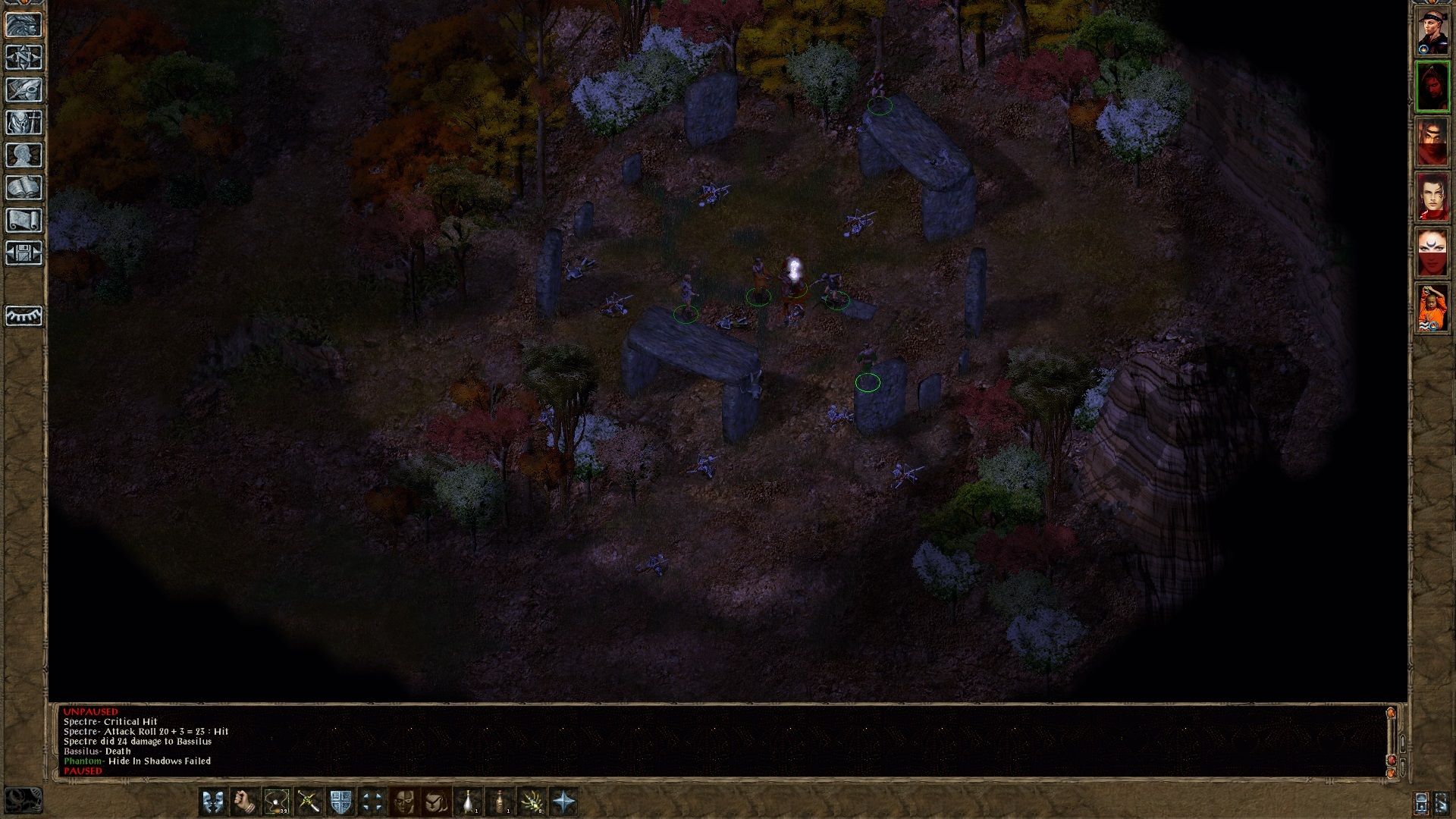Open the priest scroll button
The height and width of the screenshot is (819, 1456).
point(24,220)
